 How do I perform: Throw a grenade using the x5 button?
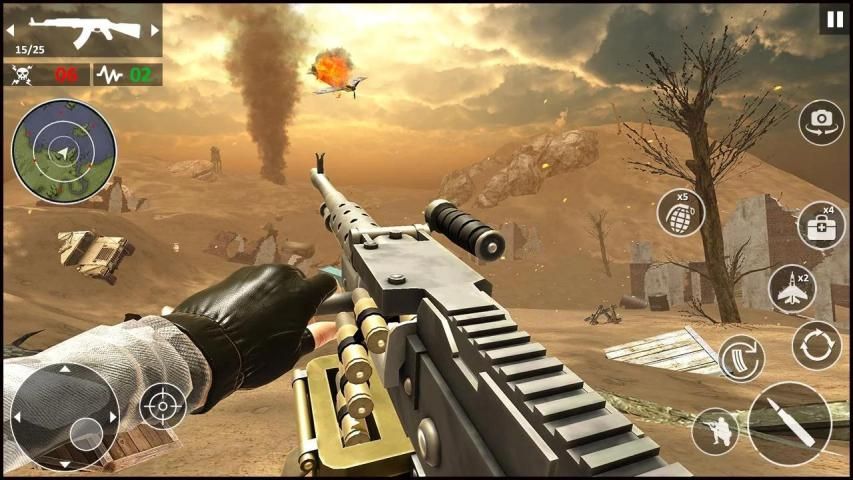(680, 212)
